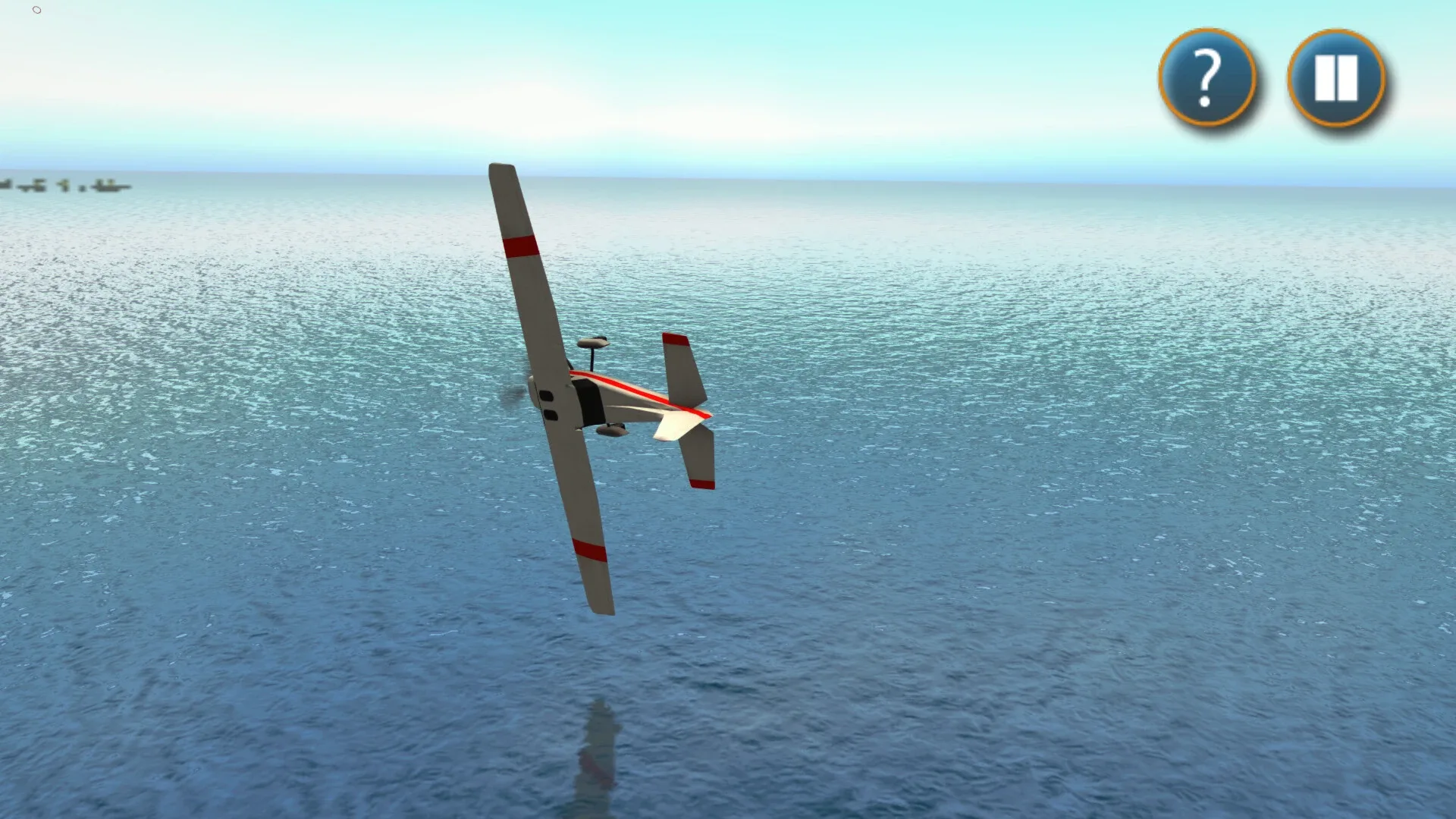Select the small circle cursor marker
1456x819 pixels.
36,11
